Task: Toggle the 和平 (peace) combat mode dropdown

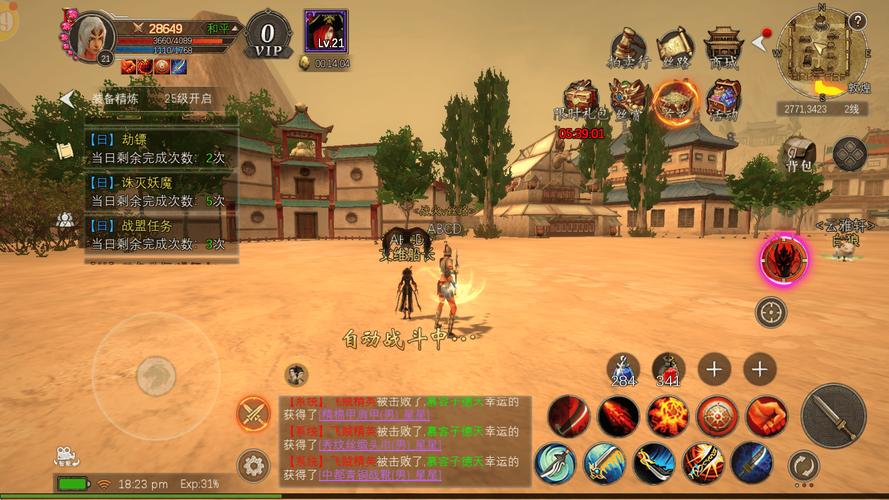Action: click(222, 28)
